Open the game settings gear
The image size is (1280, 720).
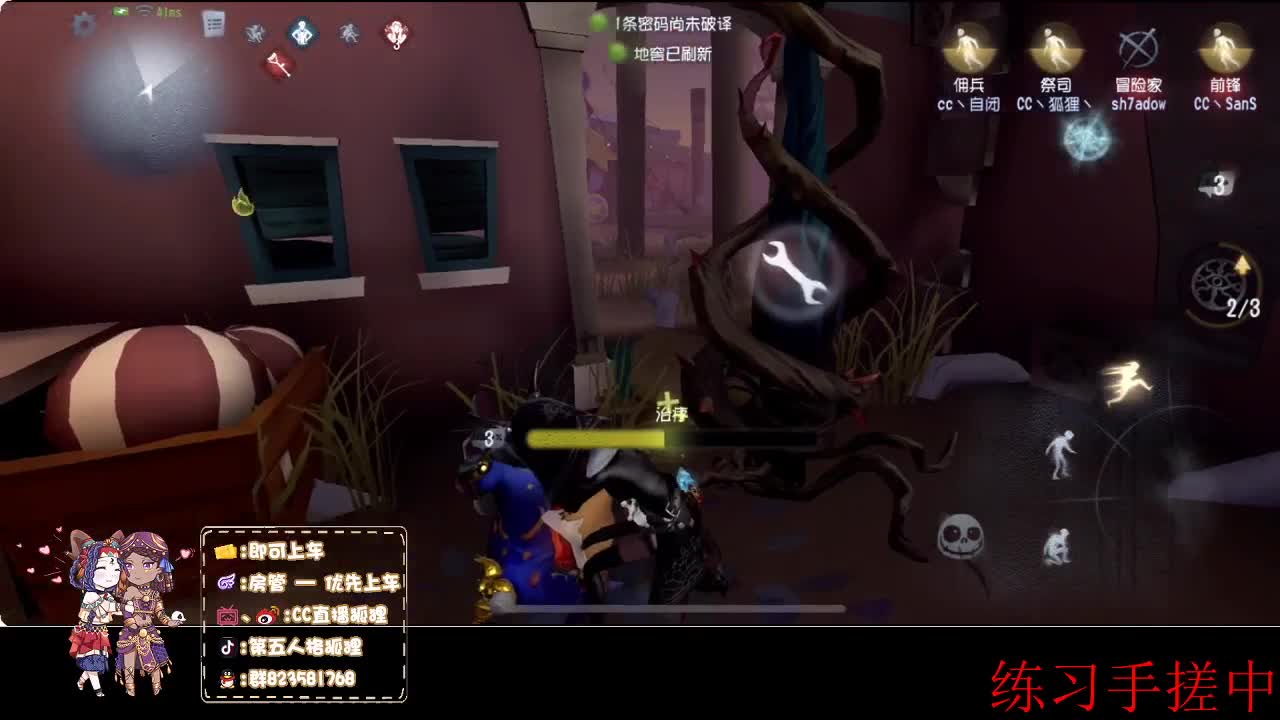(84, 24)
